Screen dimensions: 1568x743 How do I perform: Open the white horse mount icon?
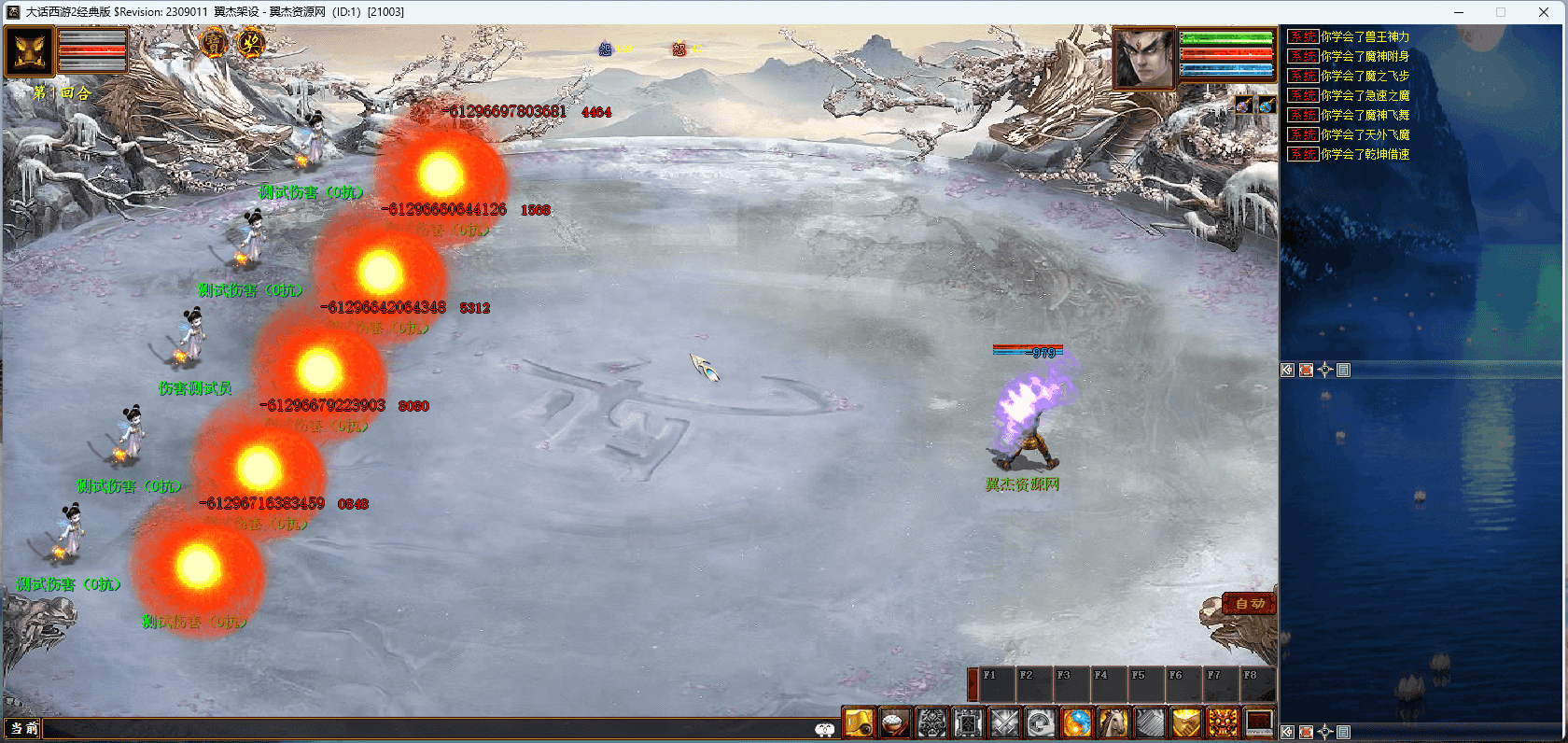click(x=1113, y=723)
